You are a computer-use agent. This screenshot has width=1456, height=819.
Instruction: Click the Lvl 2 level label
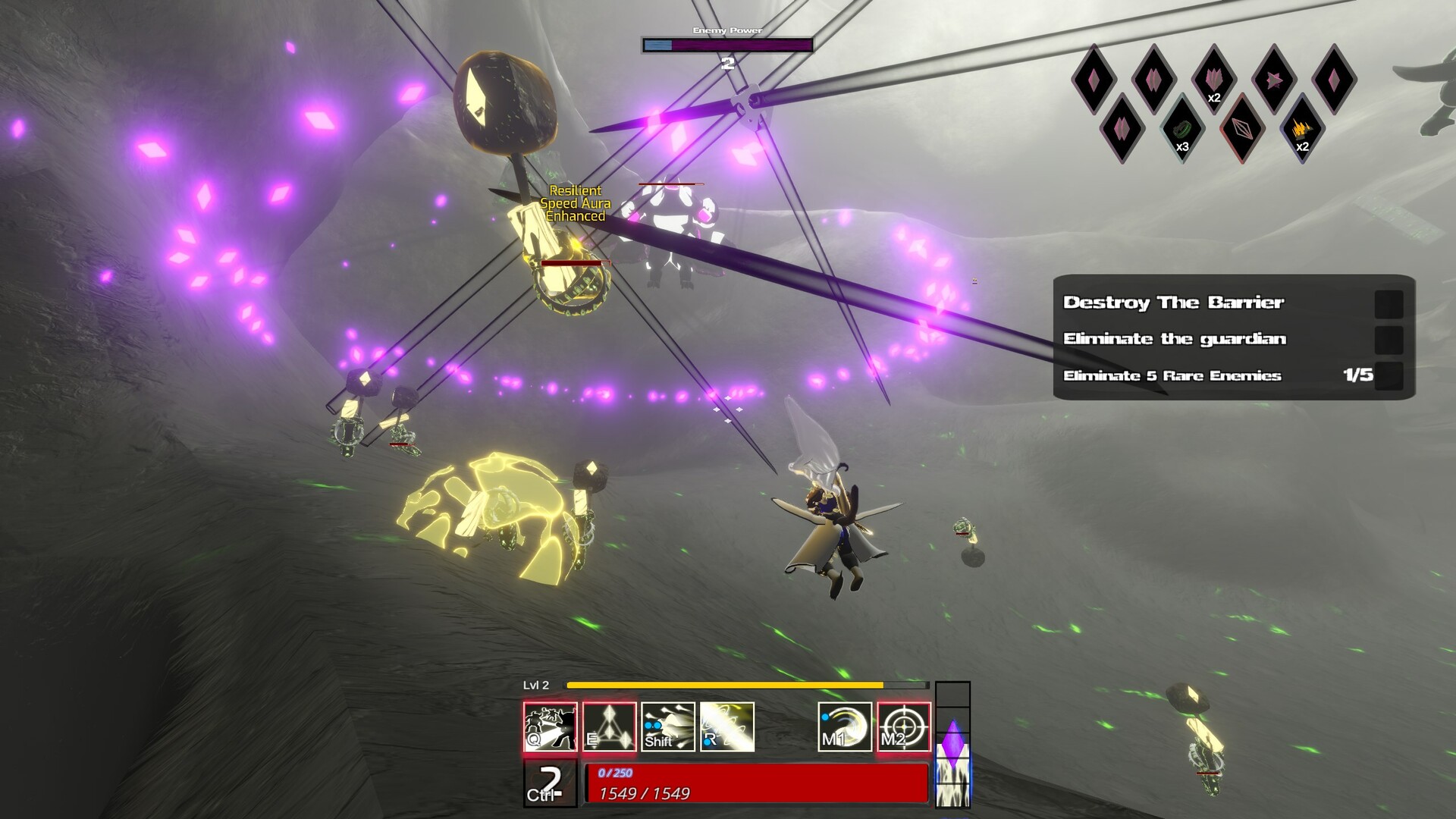[x=535, y=685]
